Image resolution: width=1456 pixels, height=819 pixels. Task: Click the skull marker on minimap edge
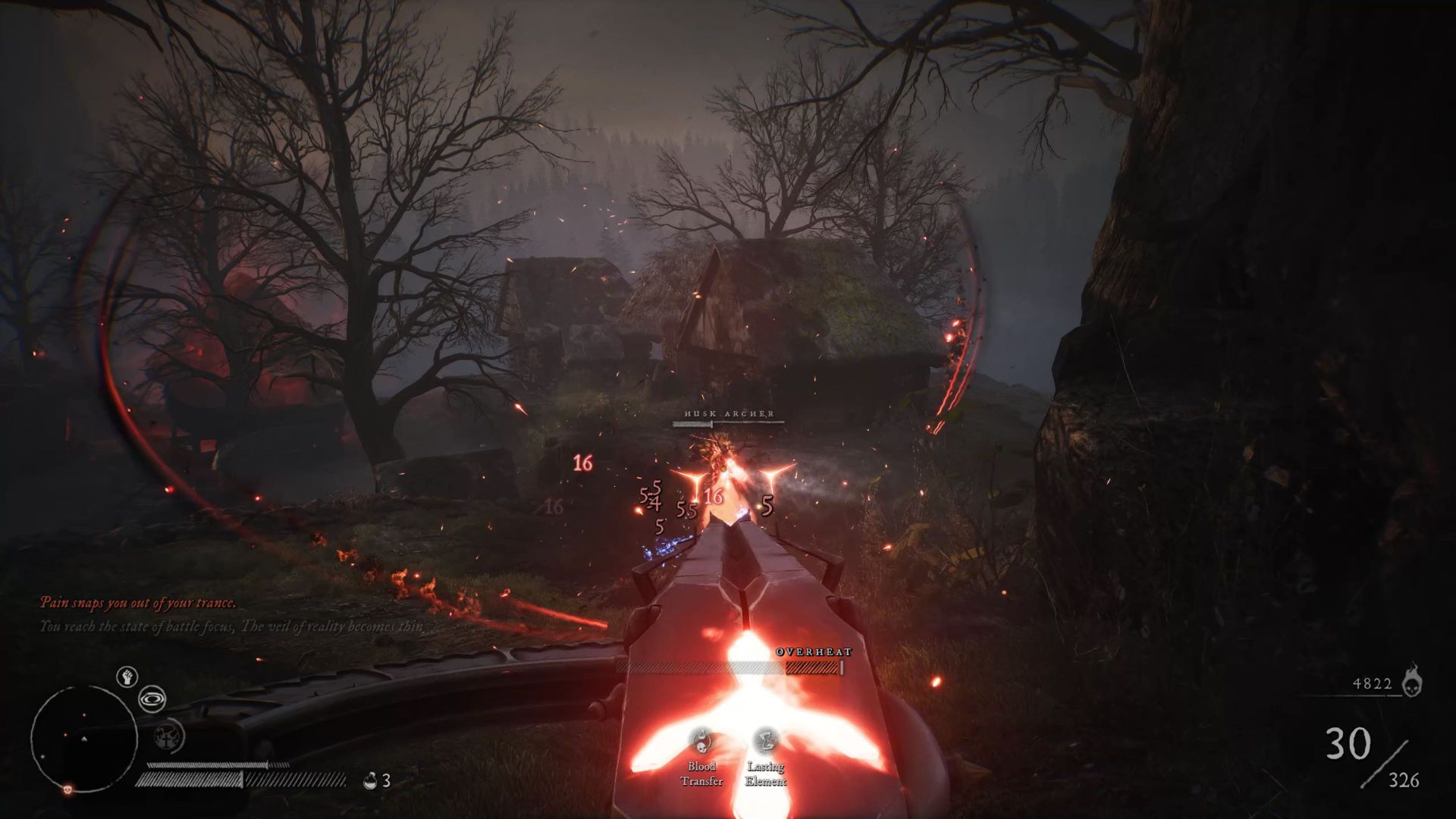[x=67, y=789]
